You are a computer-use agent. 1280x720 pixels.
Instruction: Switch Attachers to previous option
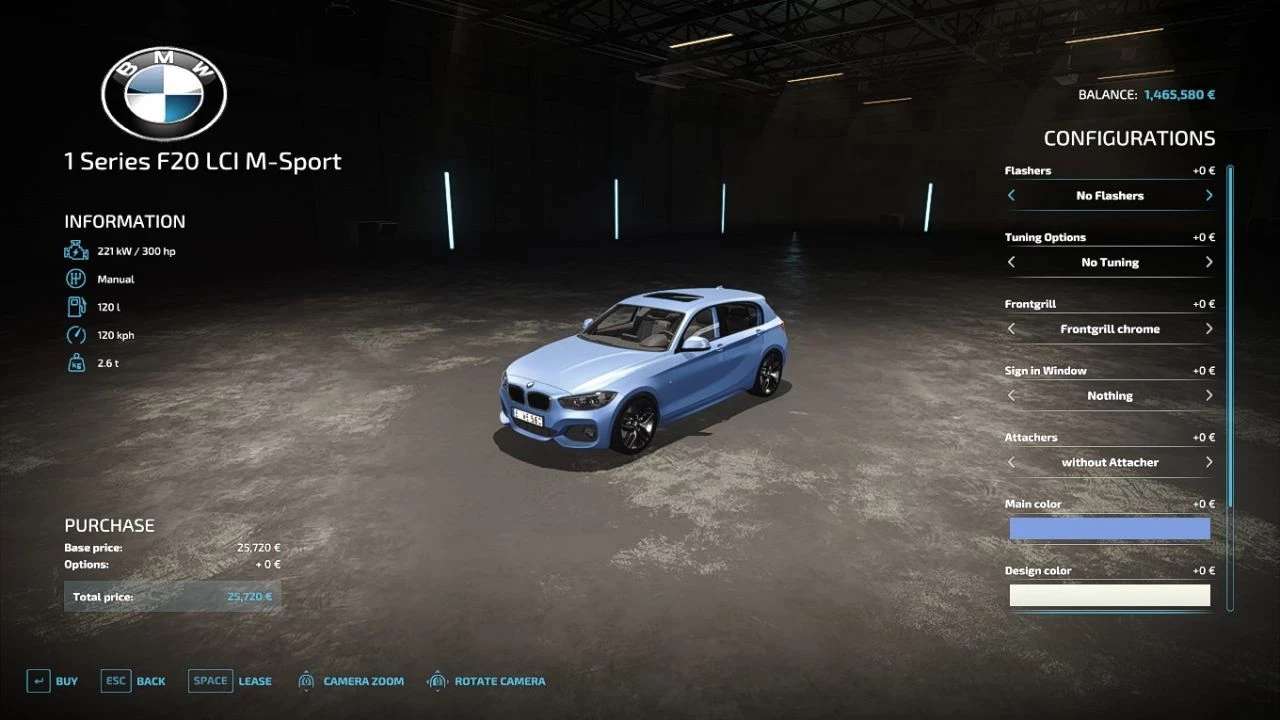tap(1011, 462)
